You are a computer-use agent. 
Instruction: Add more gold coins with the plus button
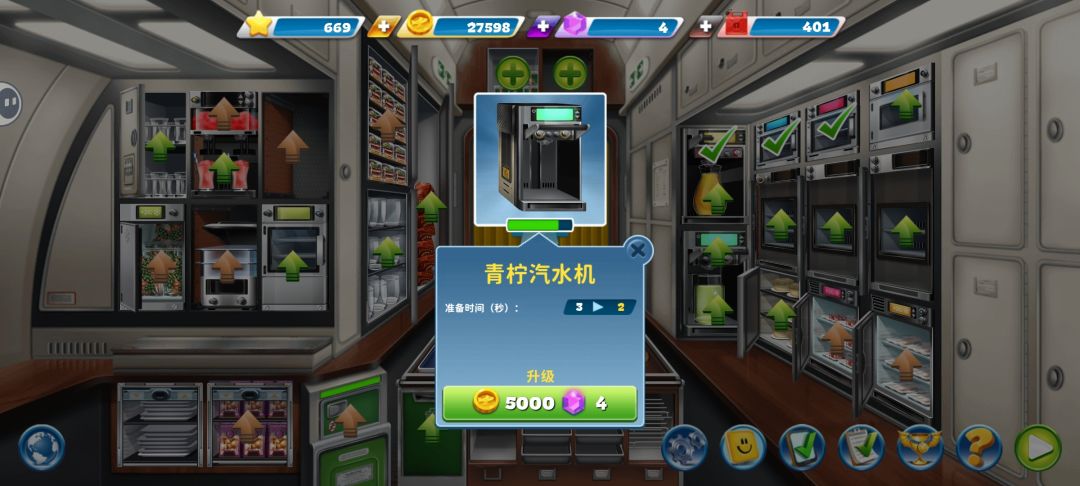(381, 27)
